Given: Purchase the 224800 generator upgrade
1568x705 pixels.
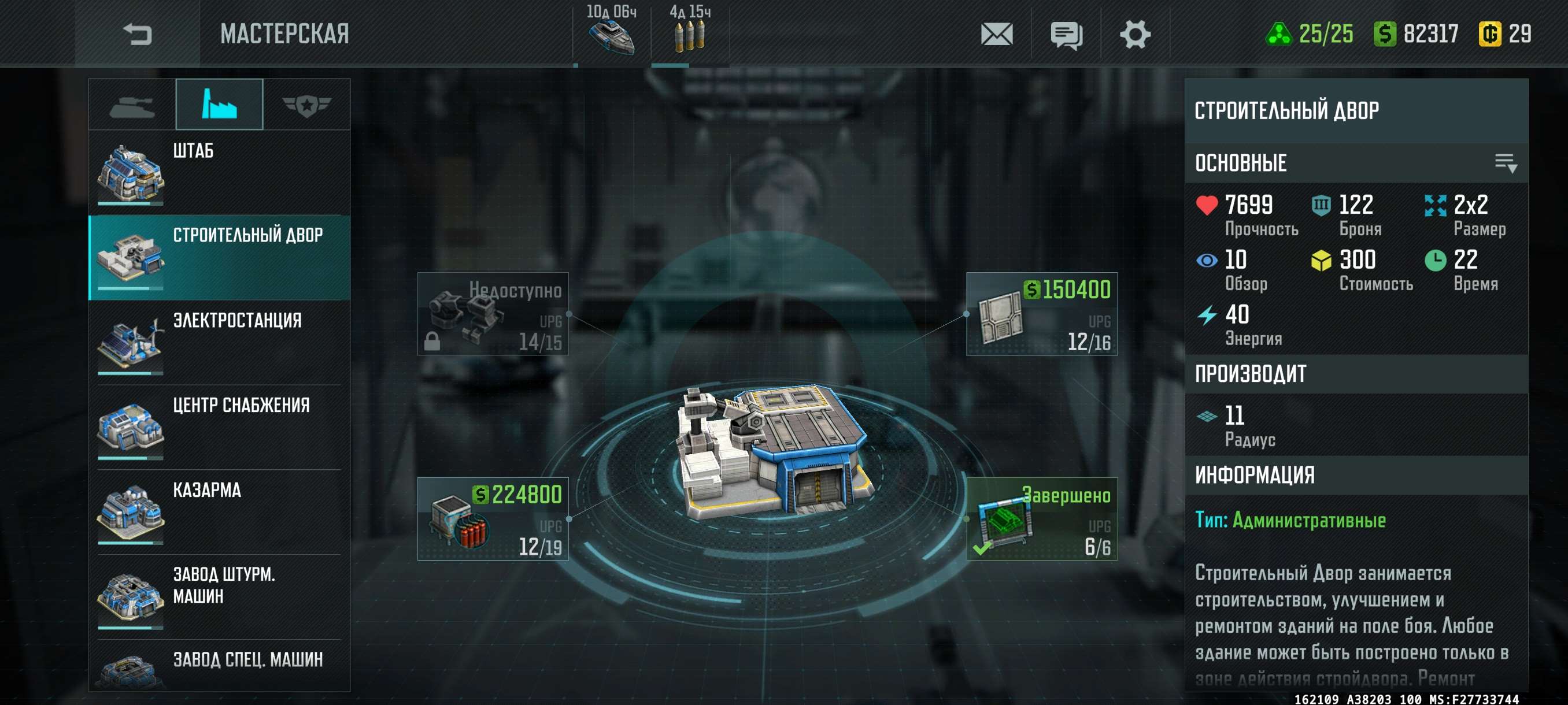Looking at the screenshot, I should pyautogui.click(x=493, y=519).
